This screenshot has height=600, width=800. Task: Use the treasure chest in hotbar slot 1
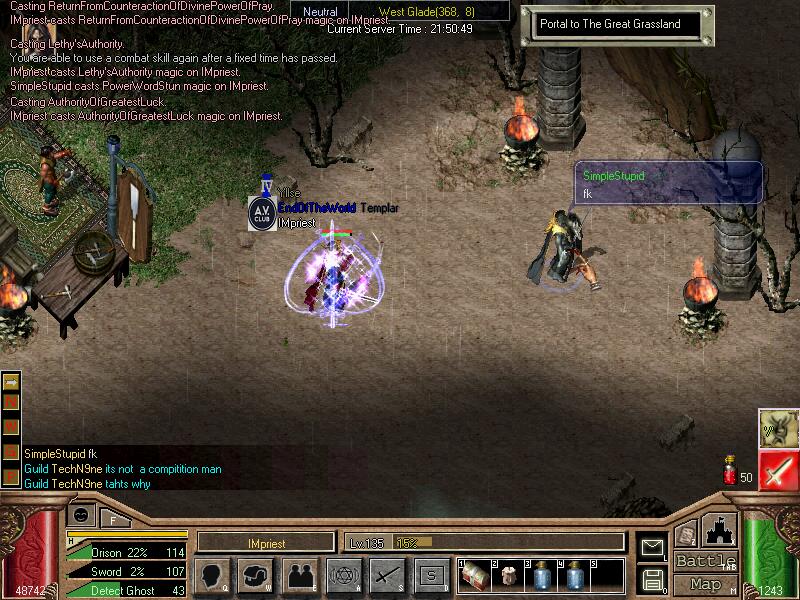pyautogui.click(x=475, y=576)
